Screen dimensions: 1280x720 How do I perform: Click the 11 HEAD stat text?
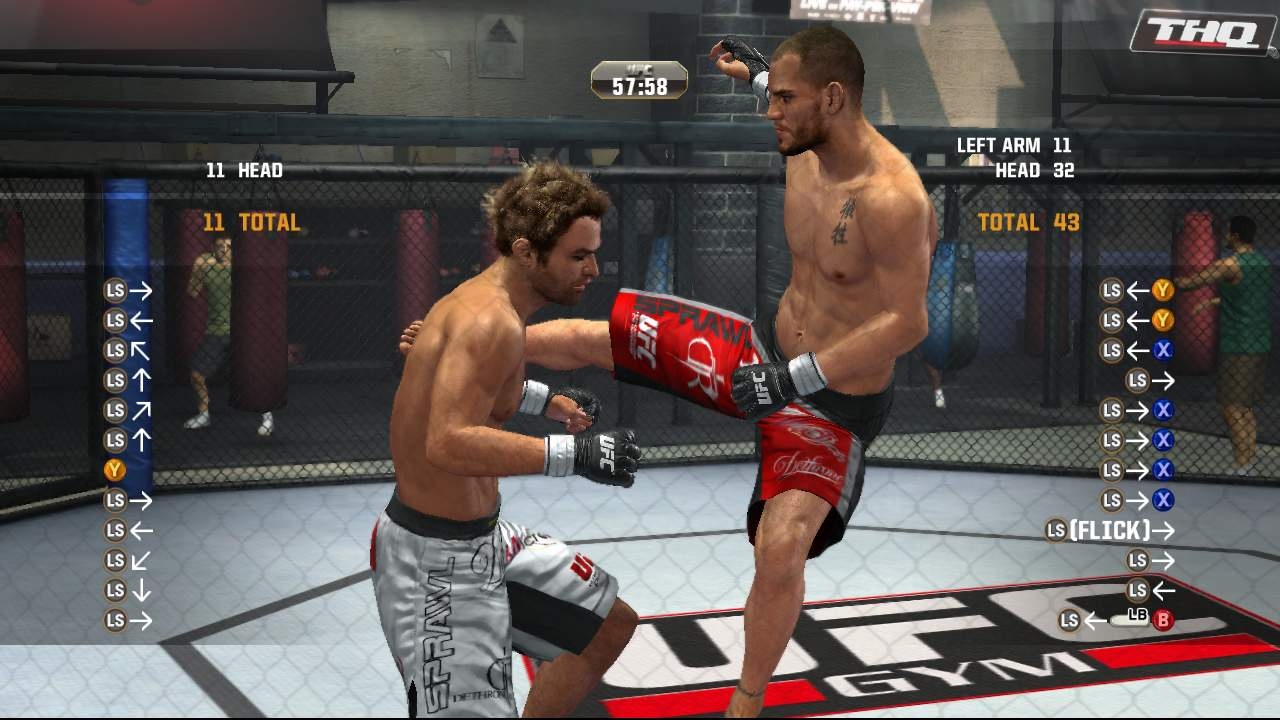click(246, 170)
